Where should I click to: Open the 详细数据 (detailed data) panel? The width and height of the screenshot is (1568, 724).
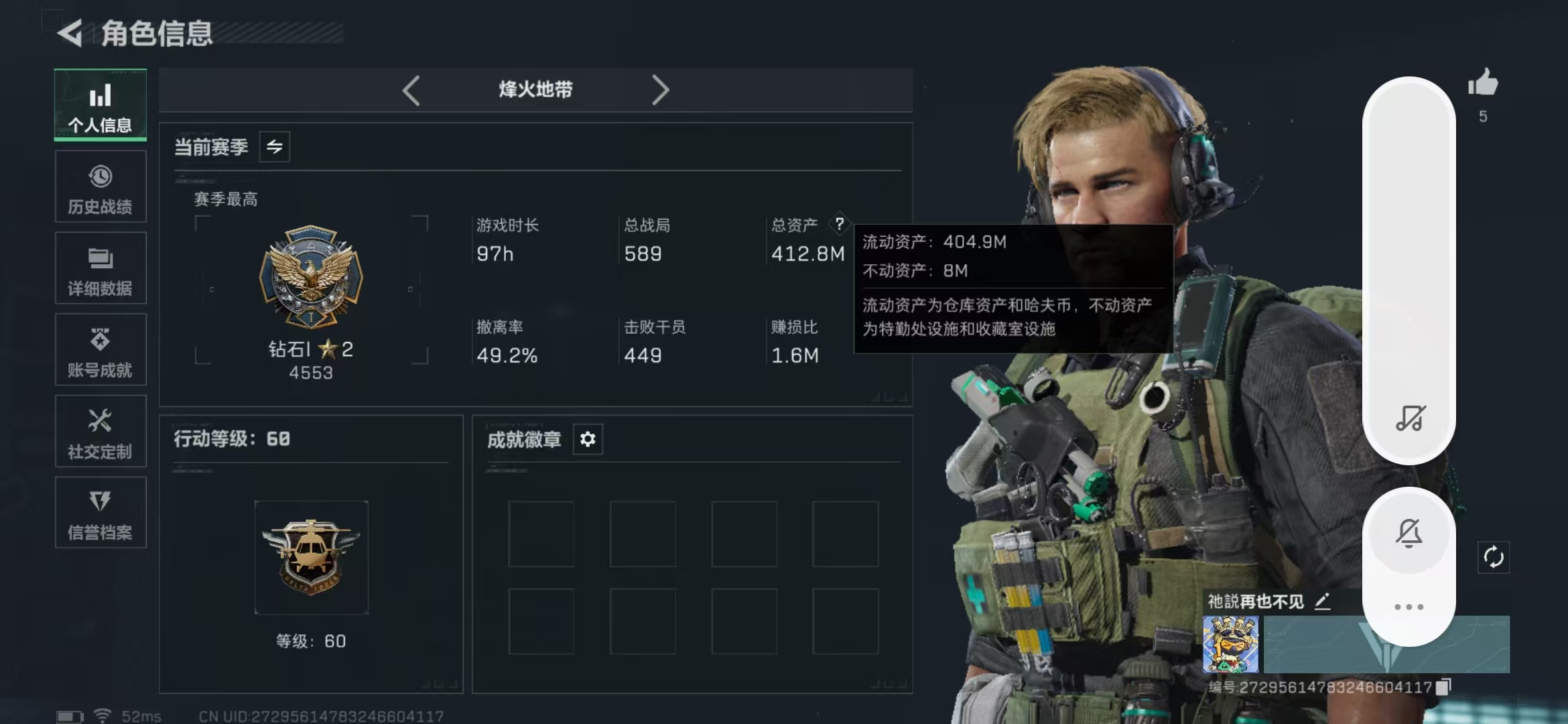click(x=100, y=268)
